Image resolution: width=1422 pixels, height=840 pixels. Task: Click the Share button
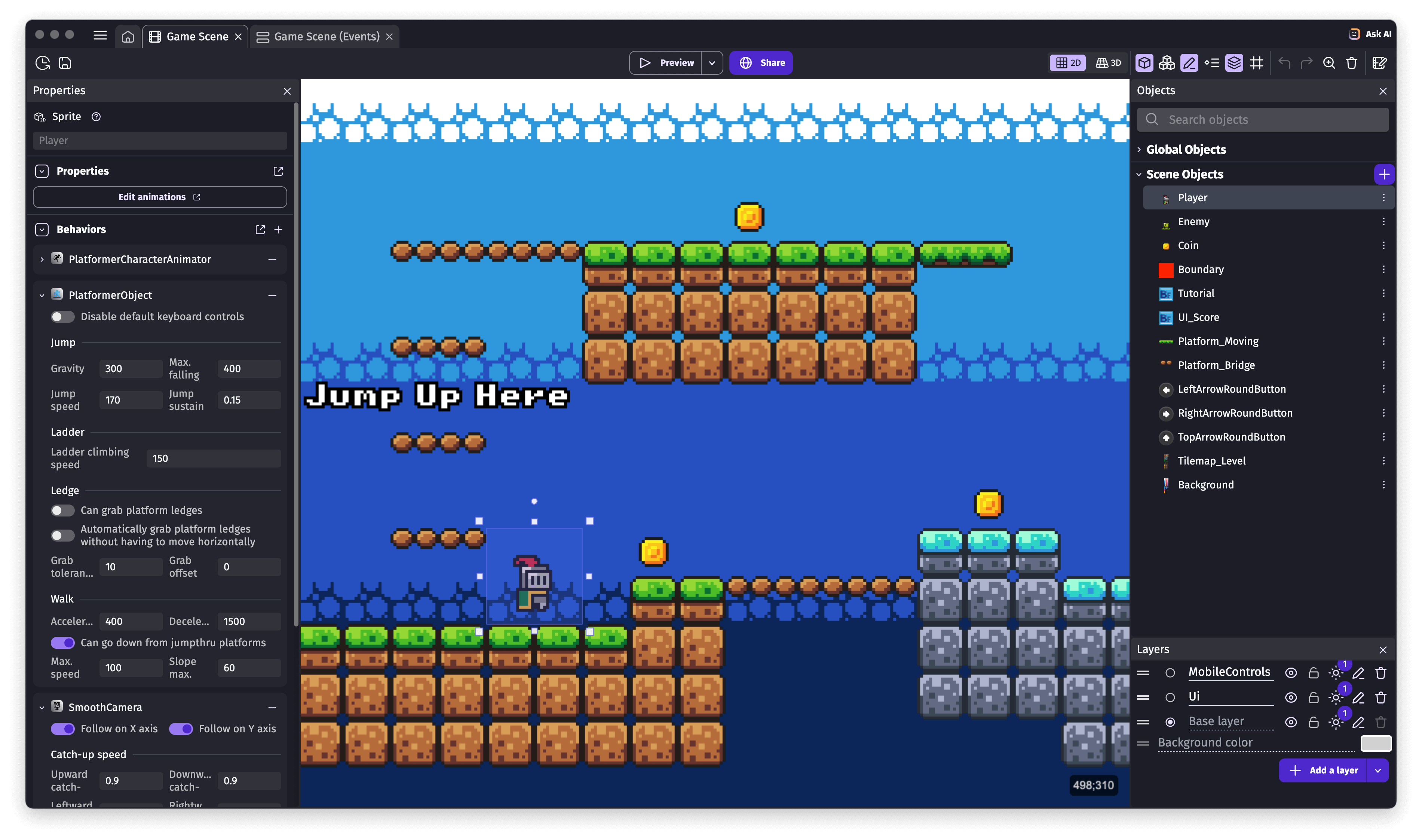[761, 63]
